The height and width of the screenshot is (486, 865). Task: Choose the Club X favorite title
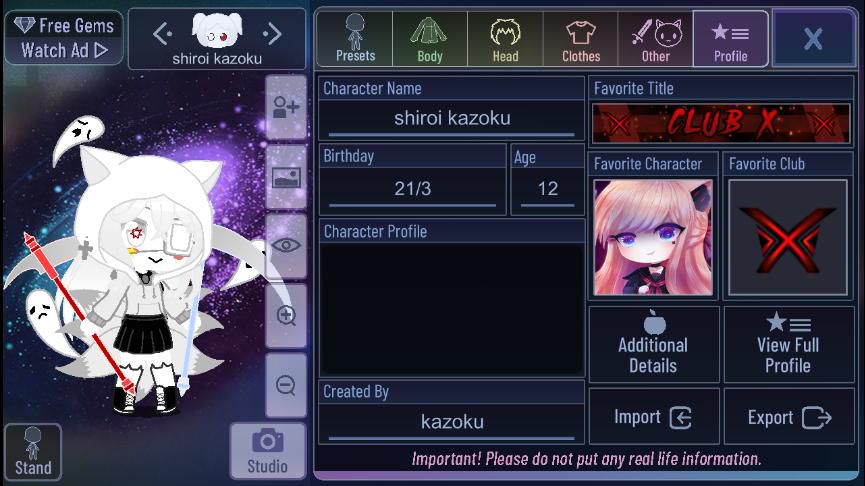click(721, 123)
